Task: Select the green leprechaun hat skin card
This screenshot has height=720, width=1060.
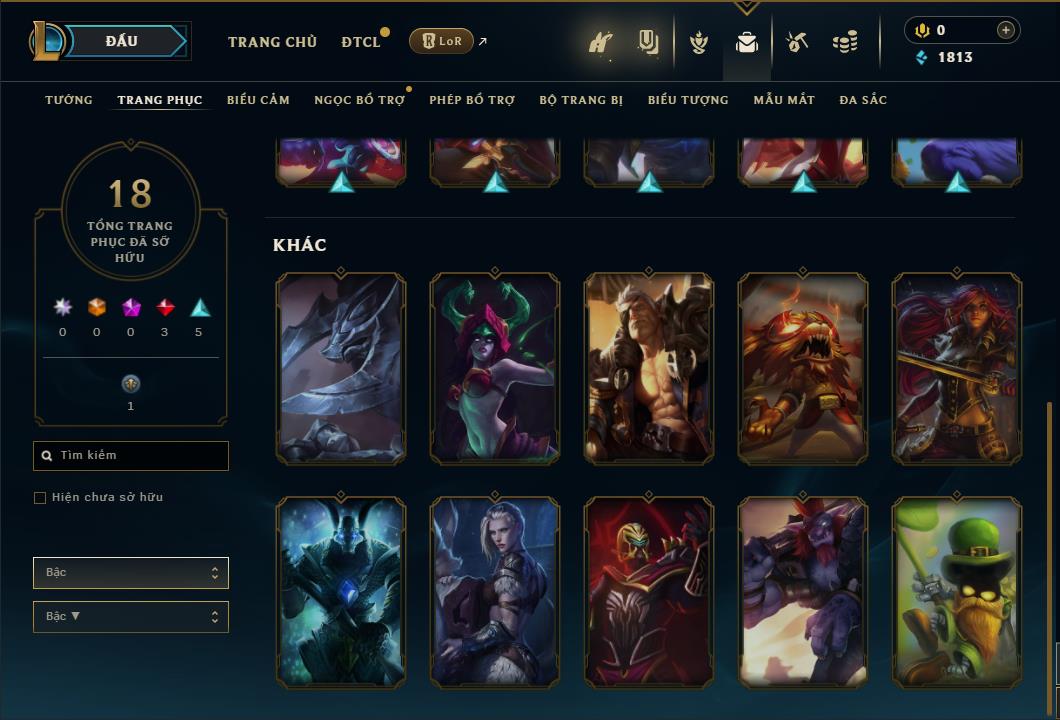Action: (957, 592)
